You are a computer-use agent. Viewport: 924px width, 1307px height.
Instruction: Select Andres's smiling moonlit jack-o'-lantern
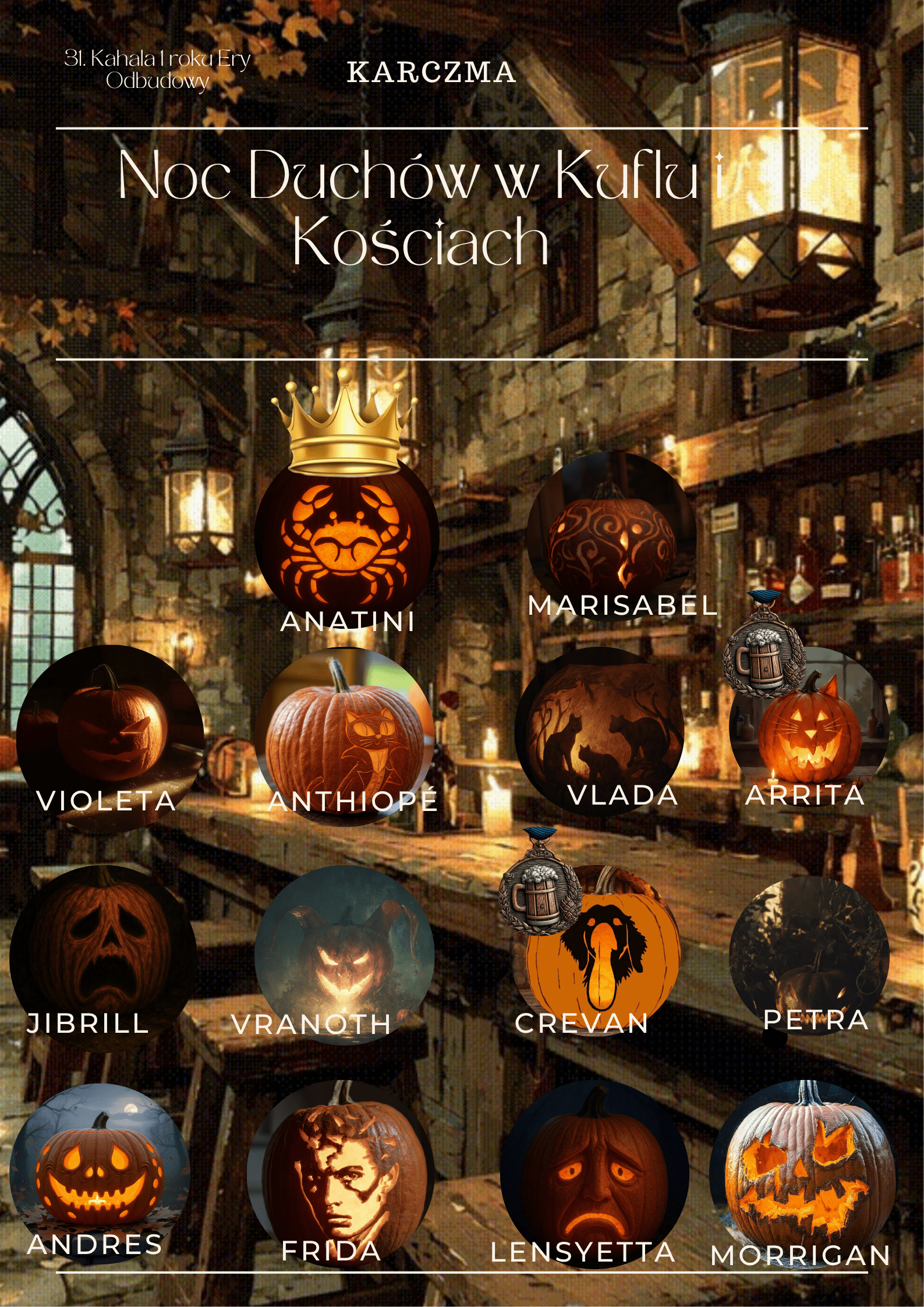pyautogui.click(x=100, y=1170)
